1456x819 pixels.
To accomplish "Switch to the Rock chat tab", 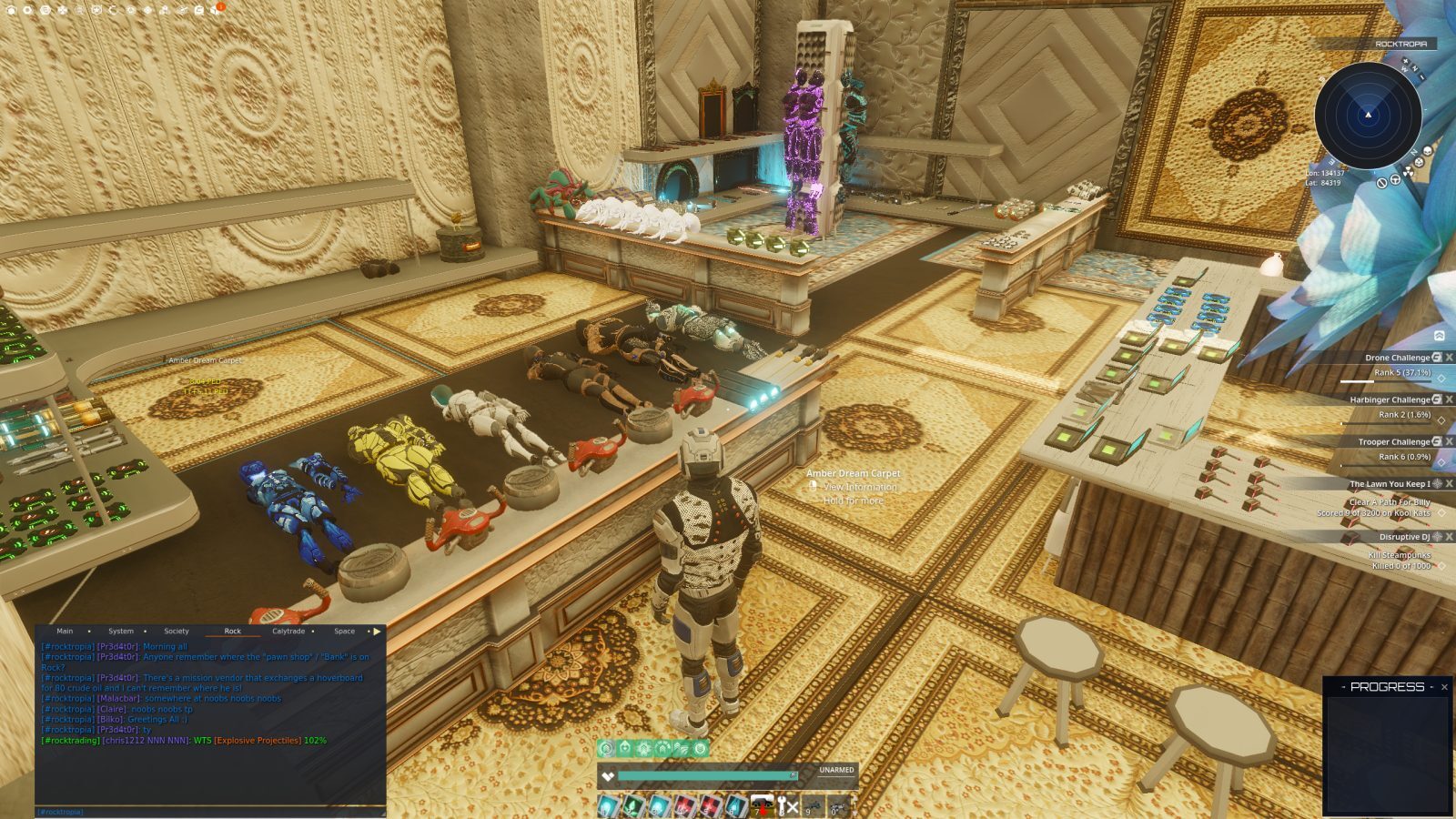I will 232,631.
